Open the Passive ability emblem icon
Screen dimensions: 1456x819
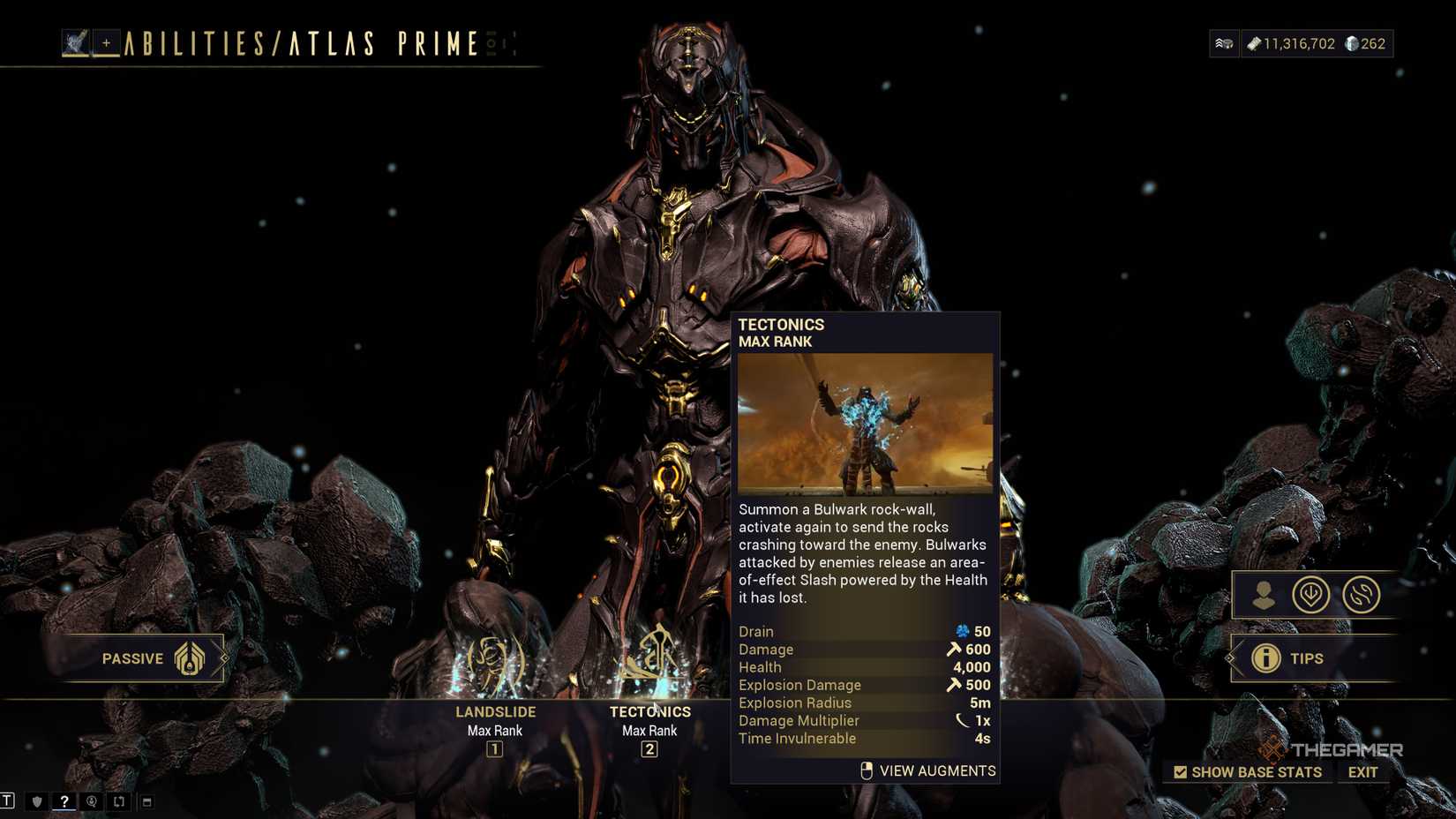(x=190, y=658)
